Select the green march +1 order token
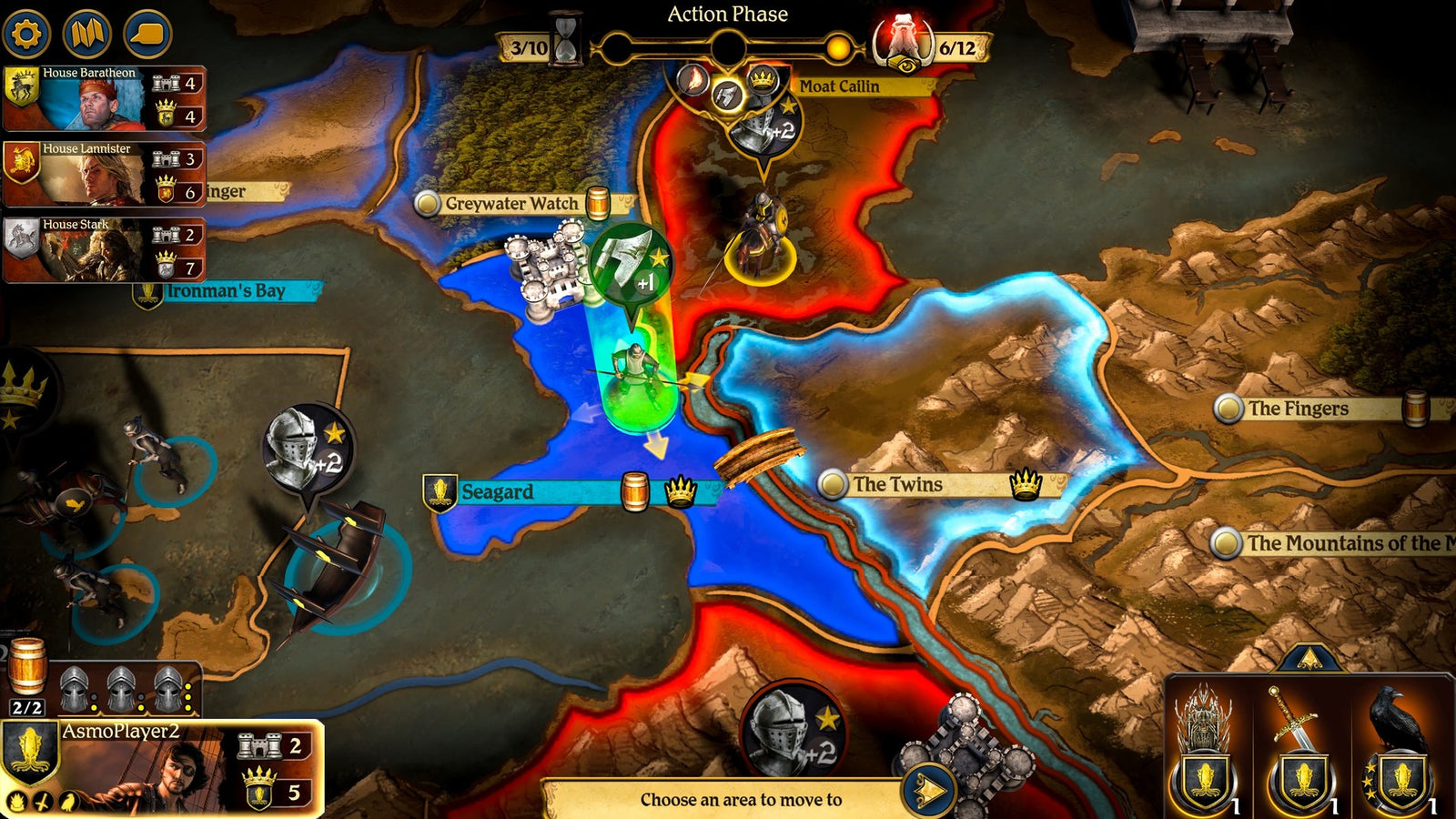This screenshot has width=1456, height=819. click(x=631, y=262)
